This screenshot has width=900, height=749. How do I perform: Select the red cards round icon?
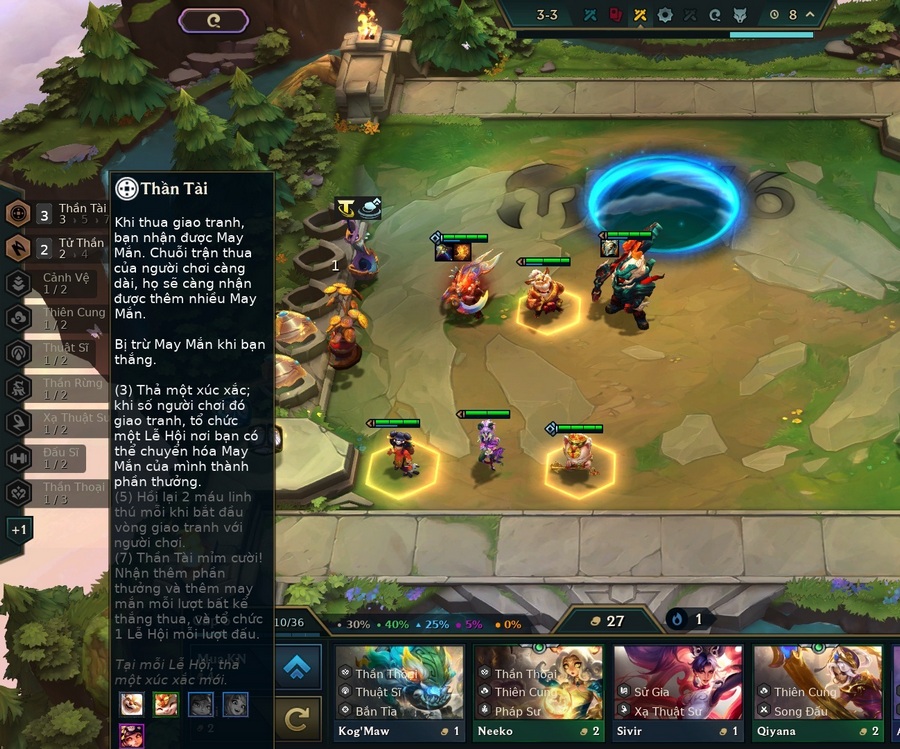coord(616,15)
